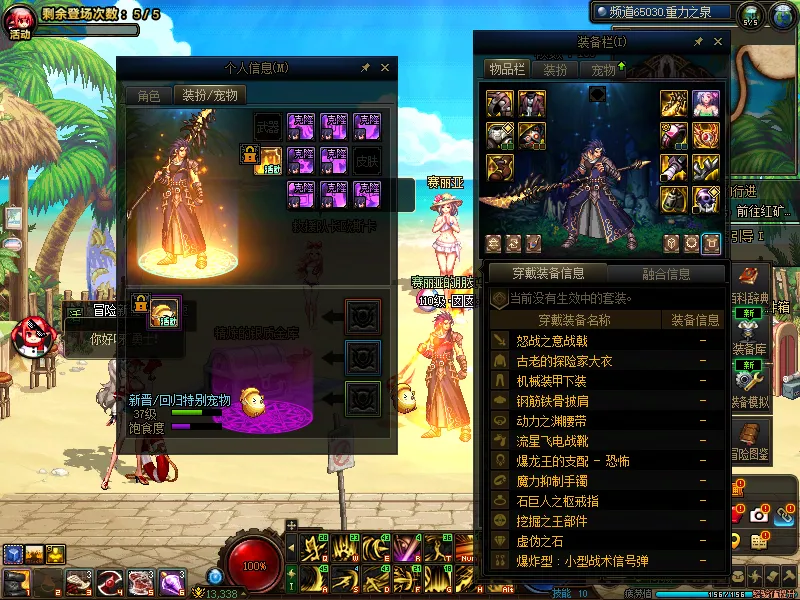This screenshot has height=600, width=800.
Task: Select the 穿戴装备信息 equipped info tab
Action: coord(547,273)
